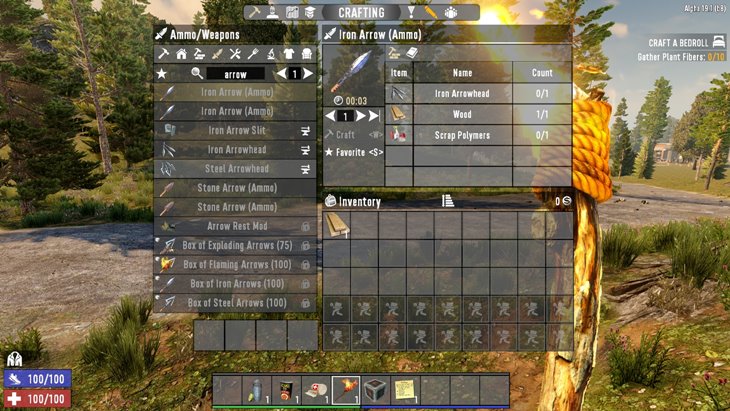Choose the Iron Arrowhead recipe

point(236,149)
